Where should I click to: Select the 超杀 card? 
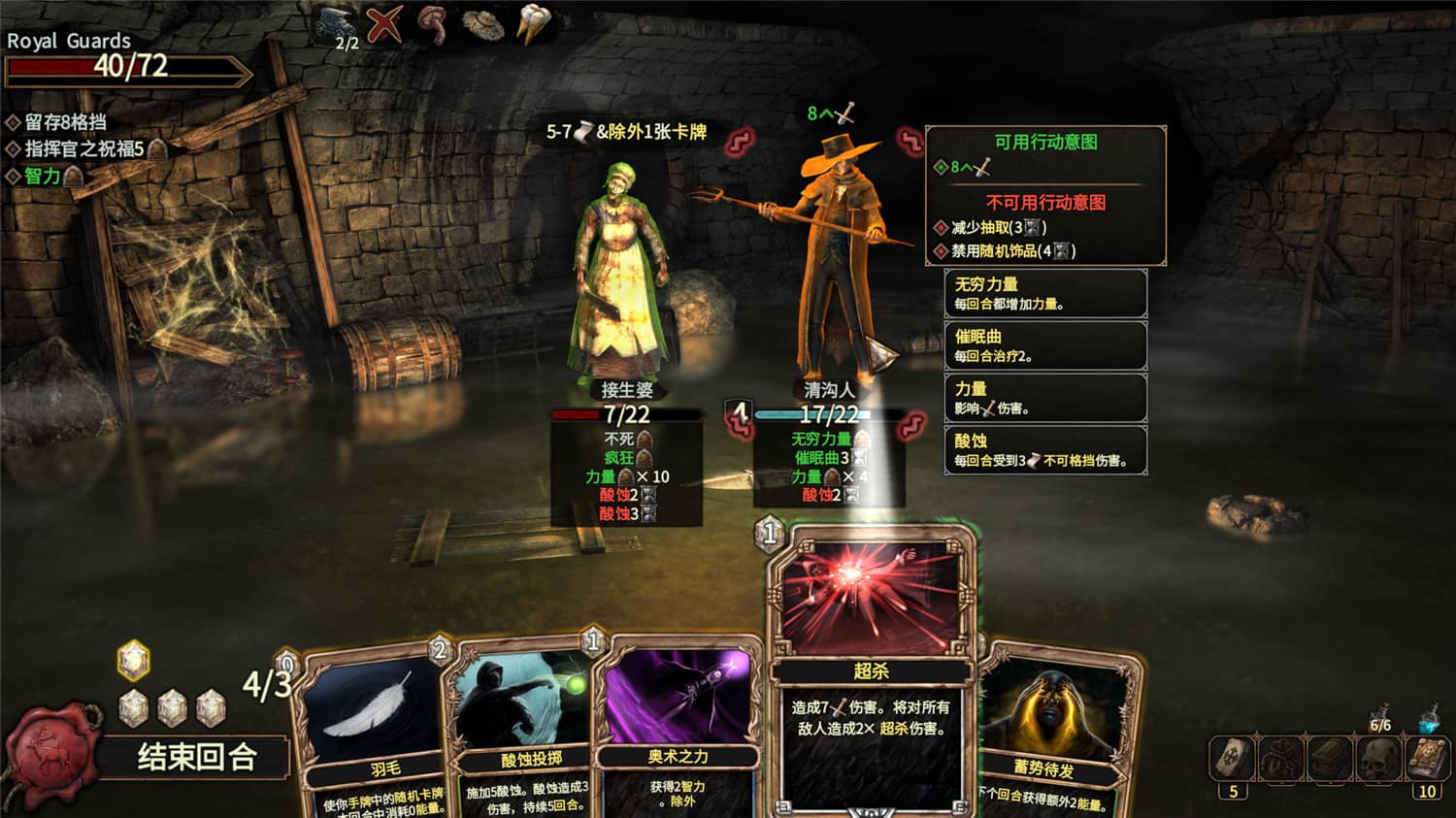coord(871,670)
